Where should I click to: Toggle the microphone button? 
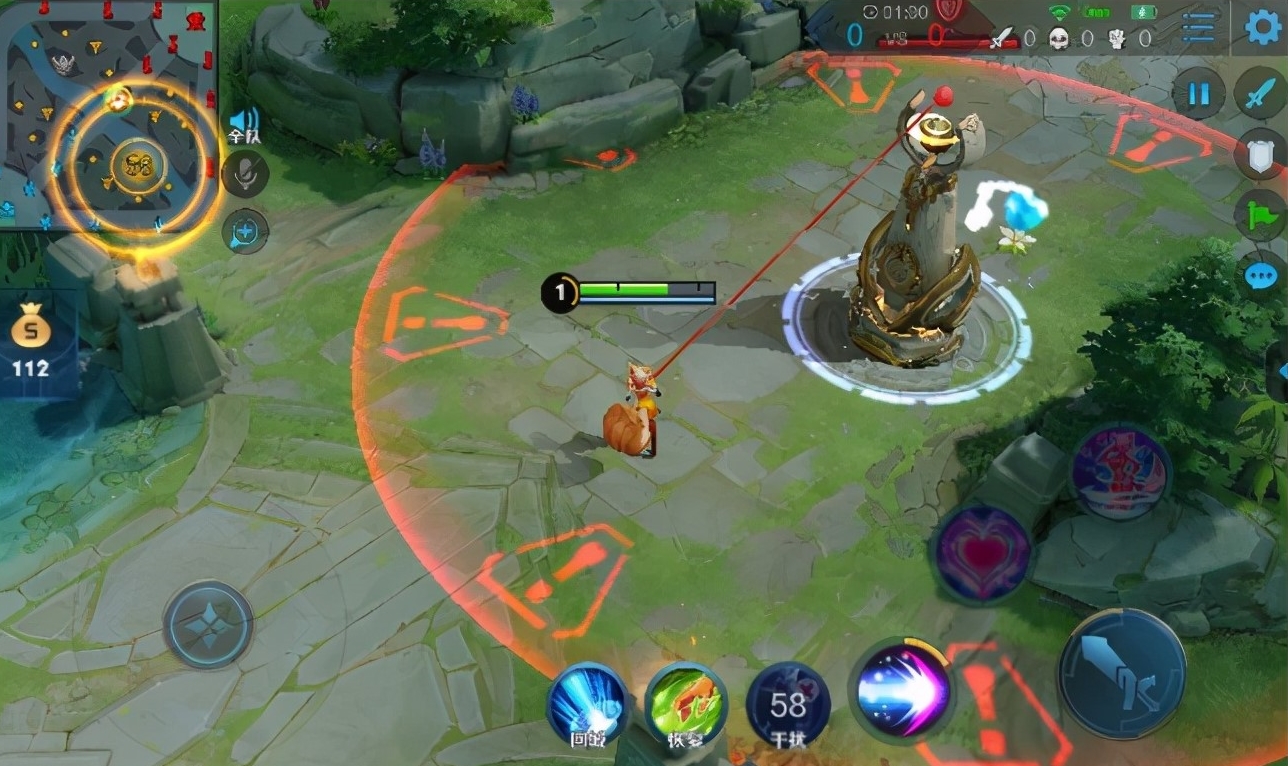[245, 174]
